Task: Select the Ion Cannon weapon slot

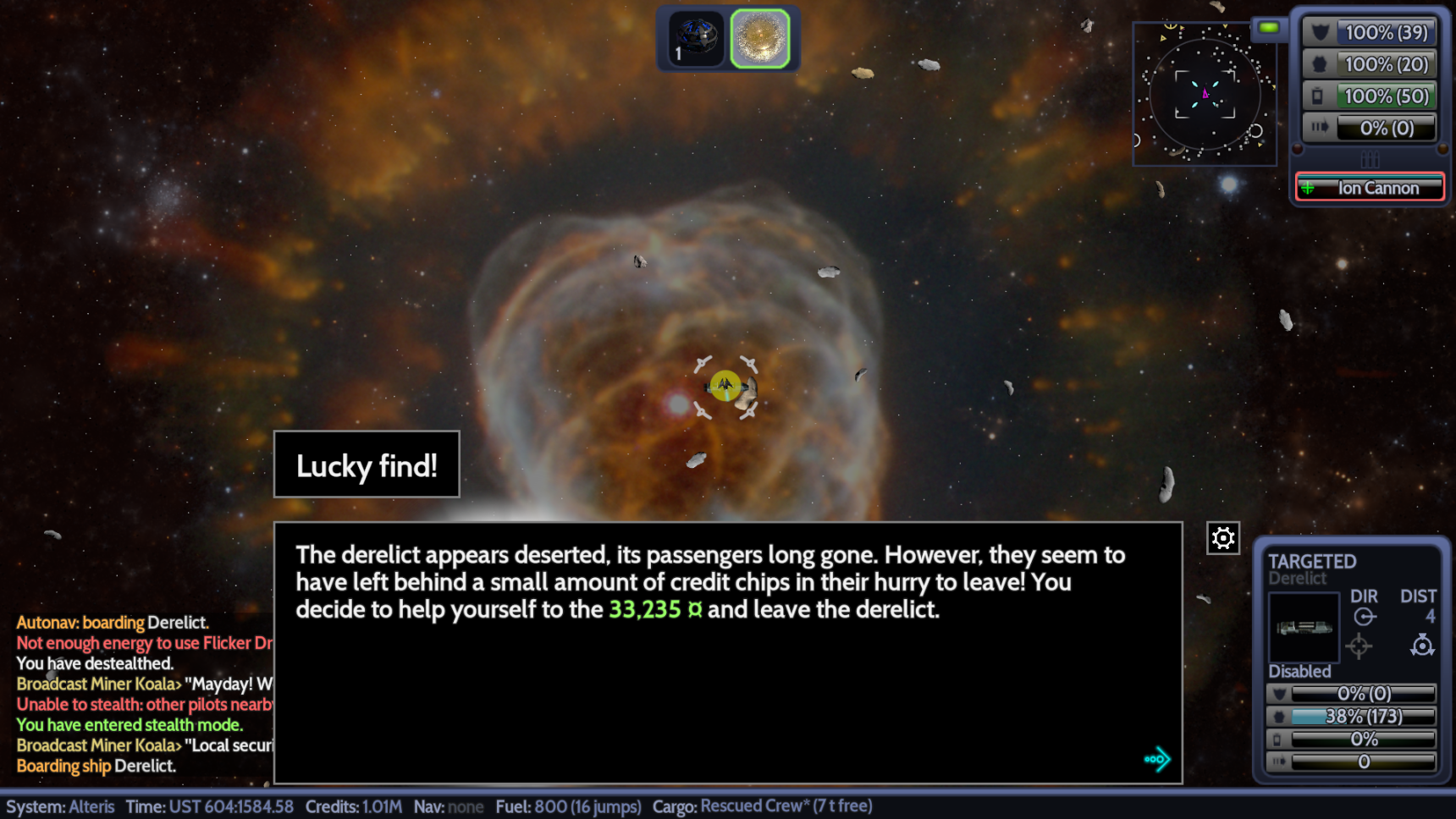Action: click(x=1369, y=188)
